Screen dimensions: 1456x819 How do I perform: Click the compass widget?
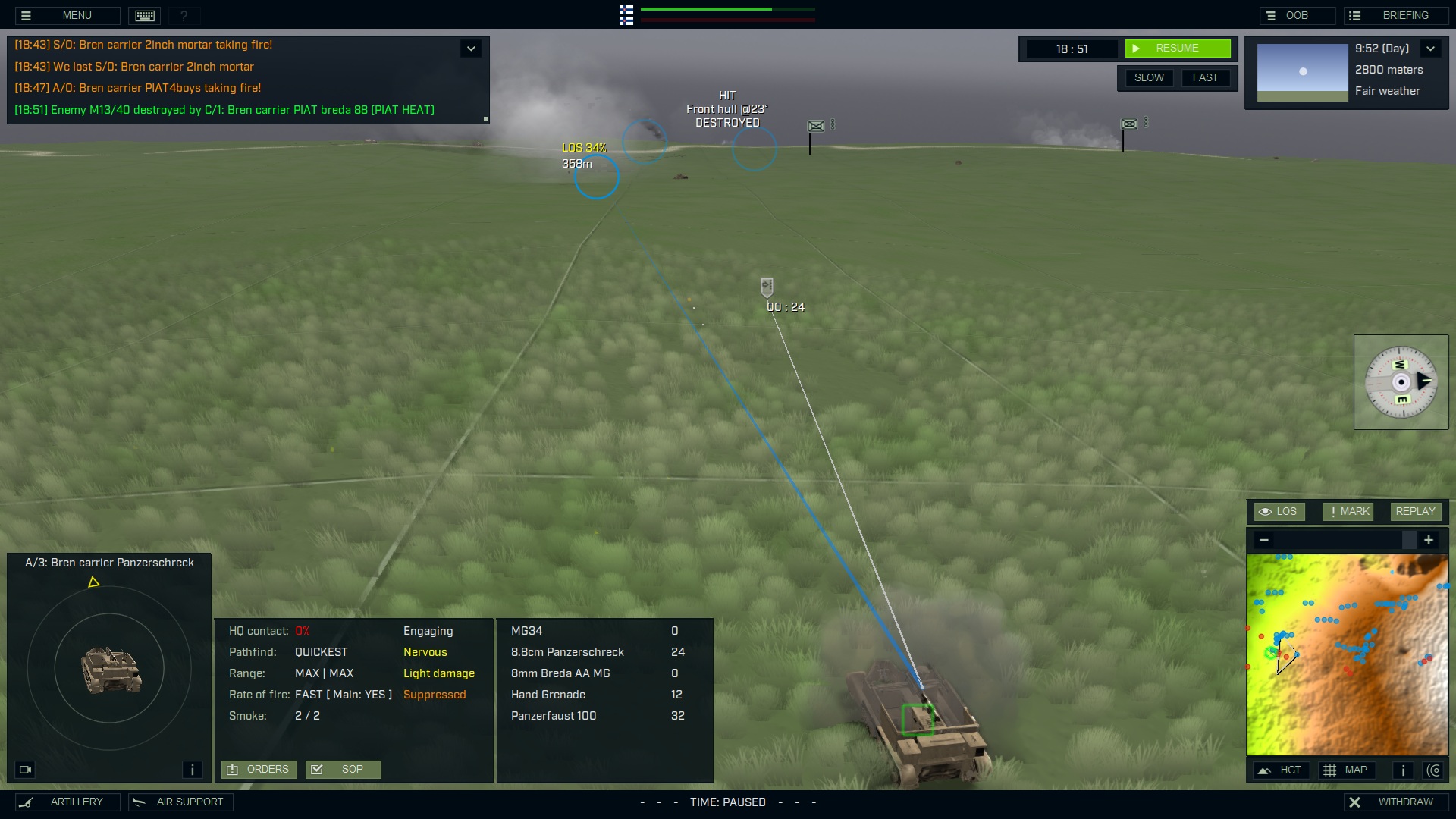tap(1401, 382)
